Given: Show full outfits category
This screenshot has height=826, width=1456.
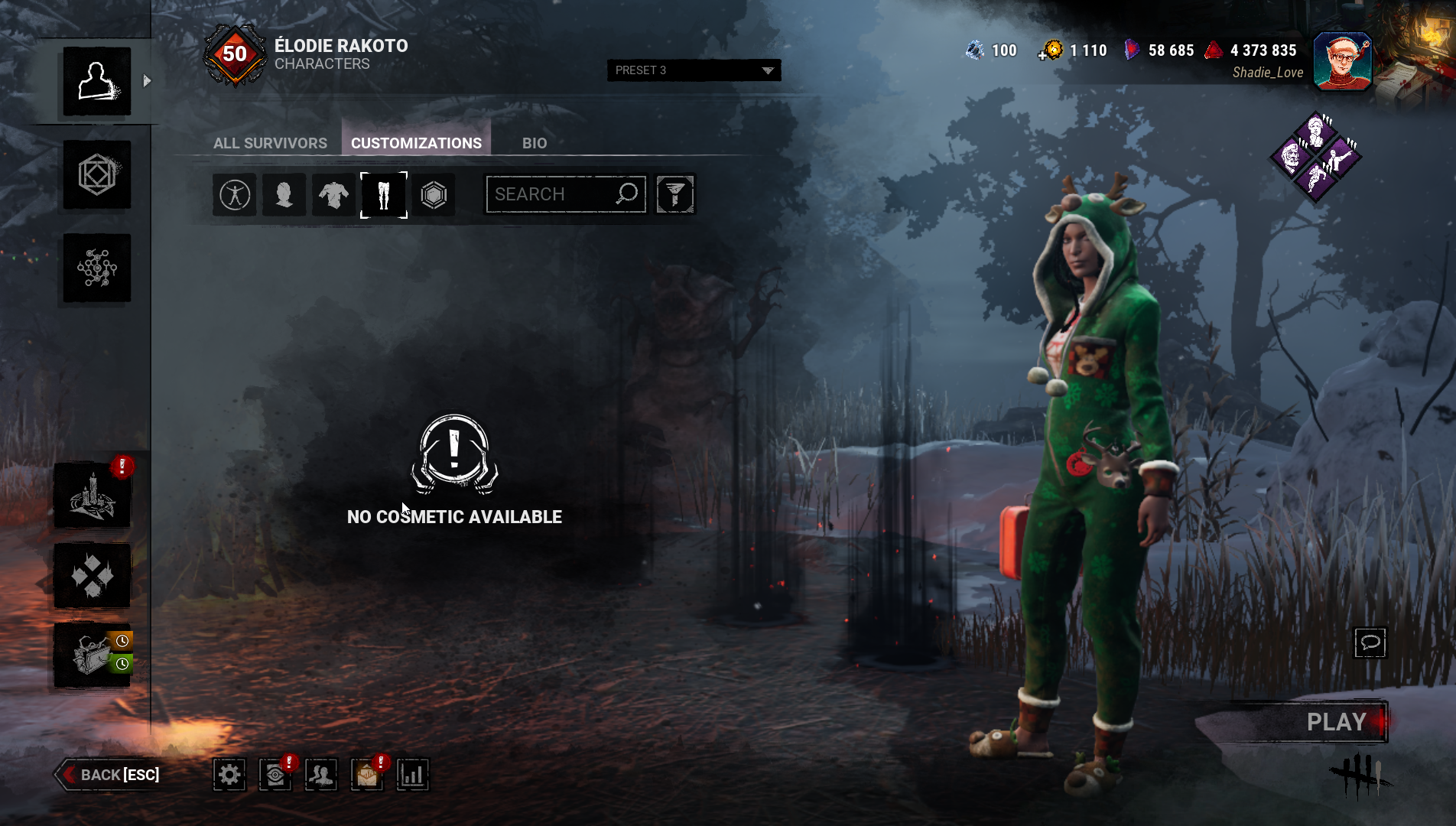Looking at the screenshot, I should (235, 195).
